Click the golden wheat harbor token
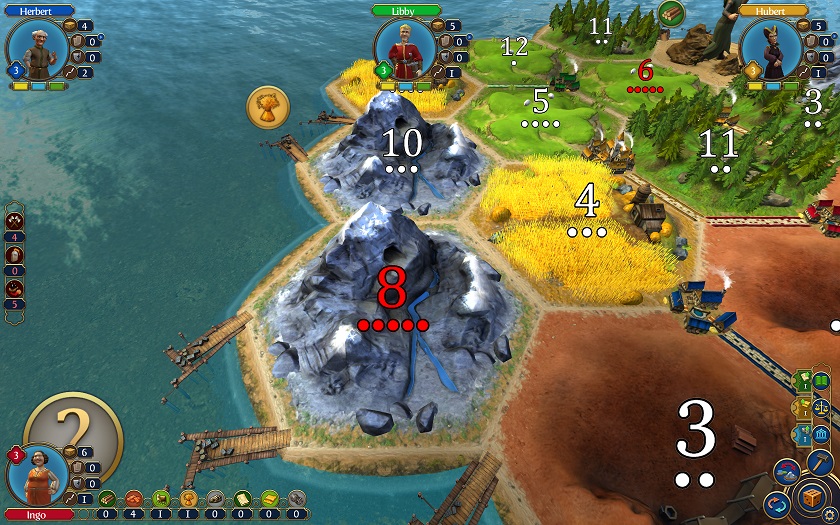This screenshot has height=525, width=840. click(x=268, y=107)
